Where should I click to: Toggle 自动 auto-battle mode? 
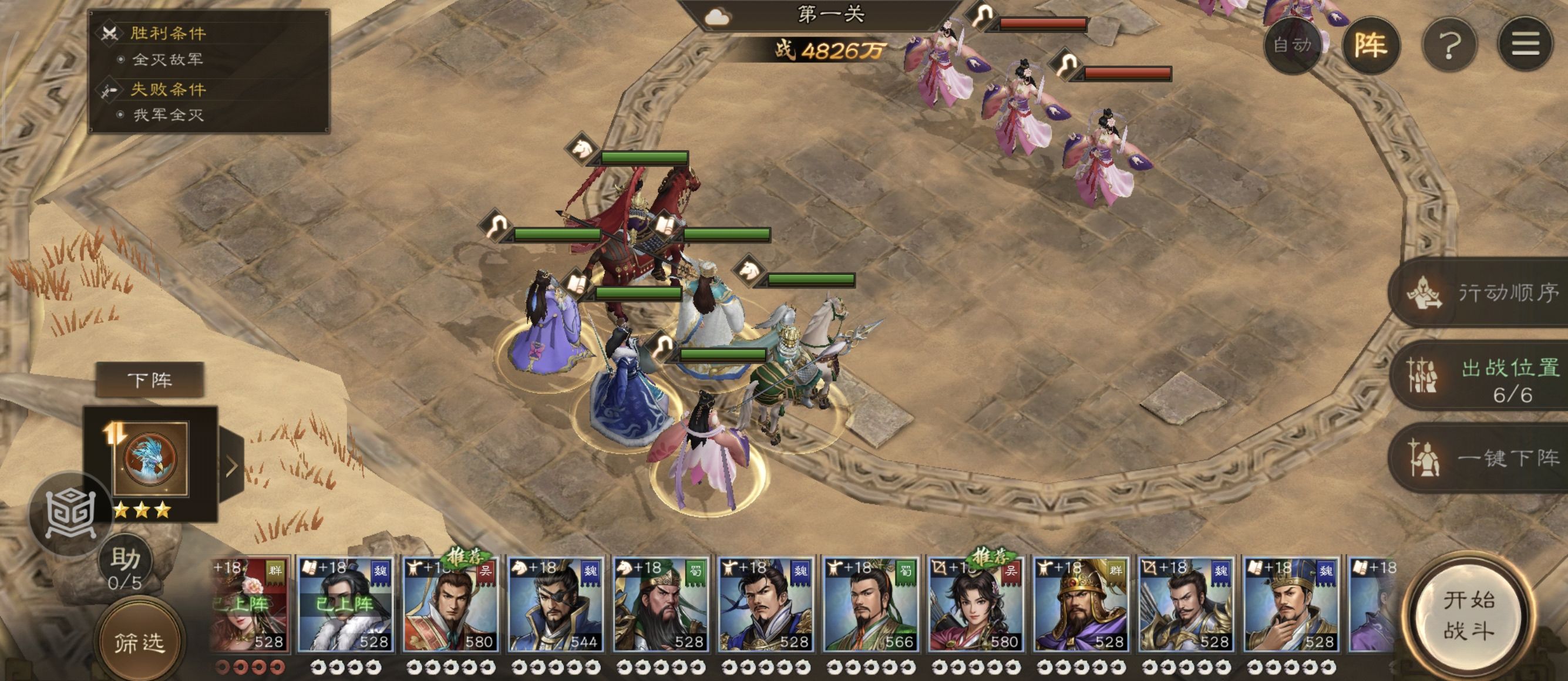1292,45
